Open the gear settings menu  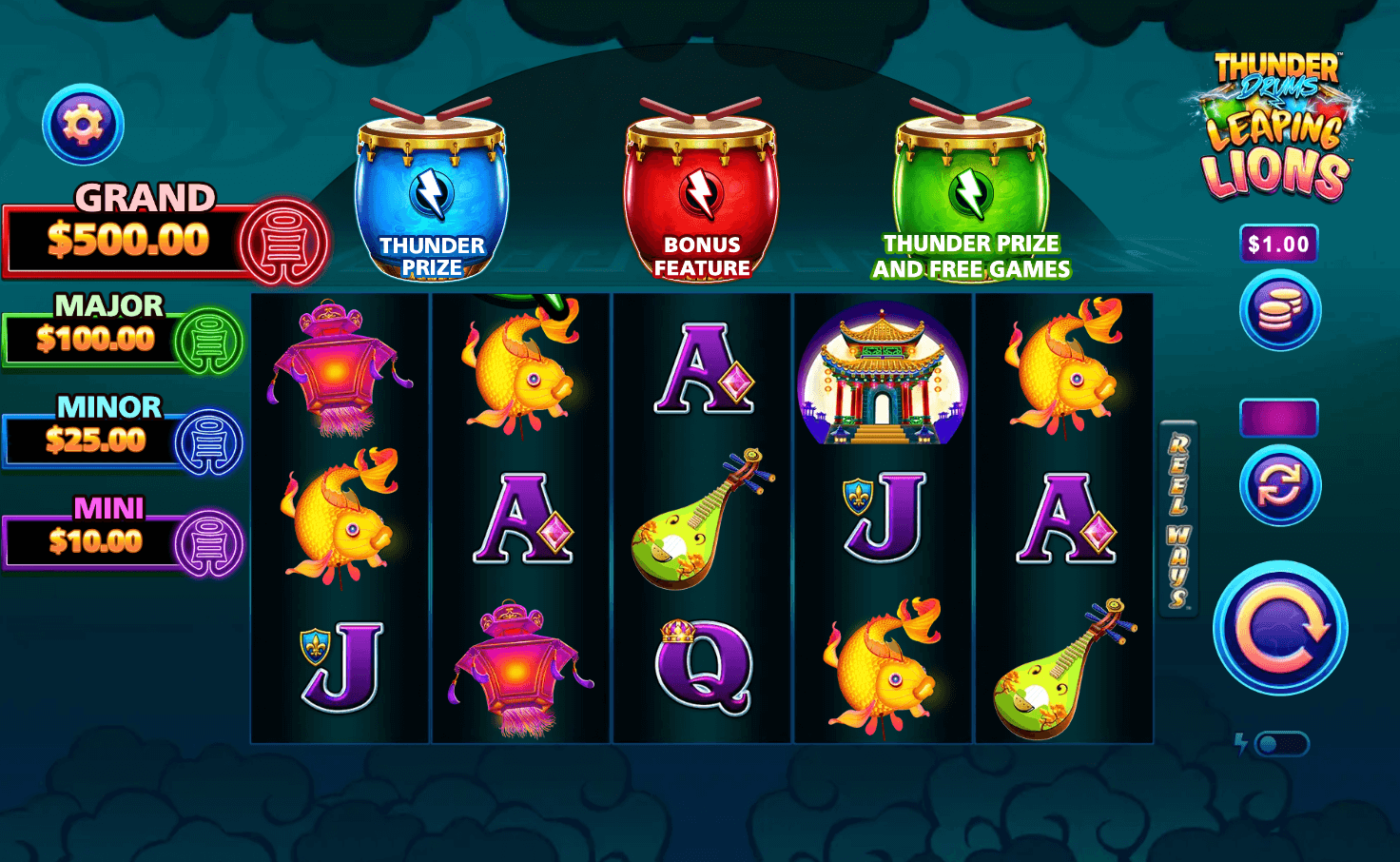pos(83,125)
